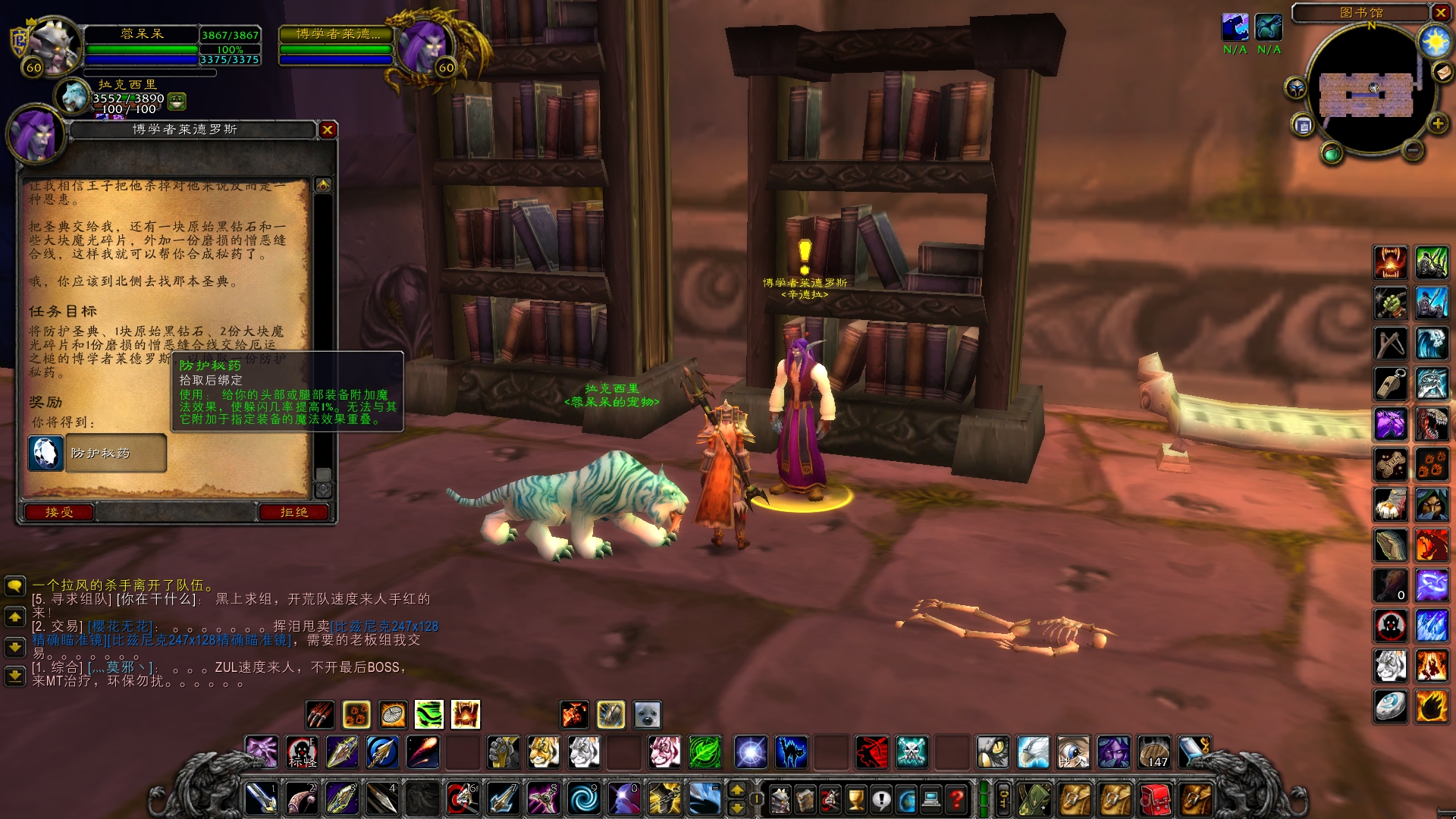This screenshot has height=819, width=1456.
Task: Select the pet frame for 拉克西里
Action: (x=74, y=96)
